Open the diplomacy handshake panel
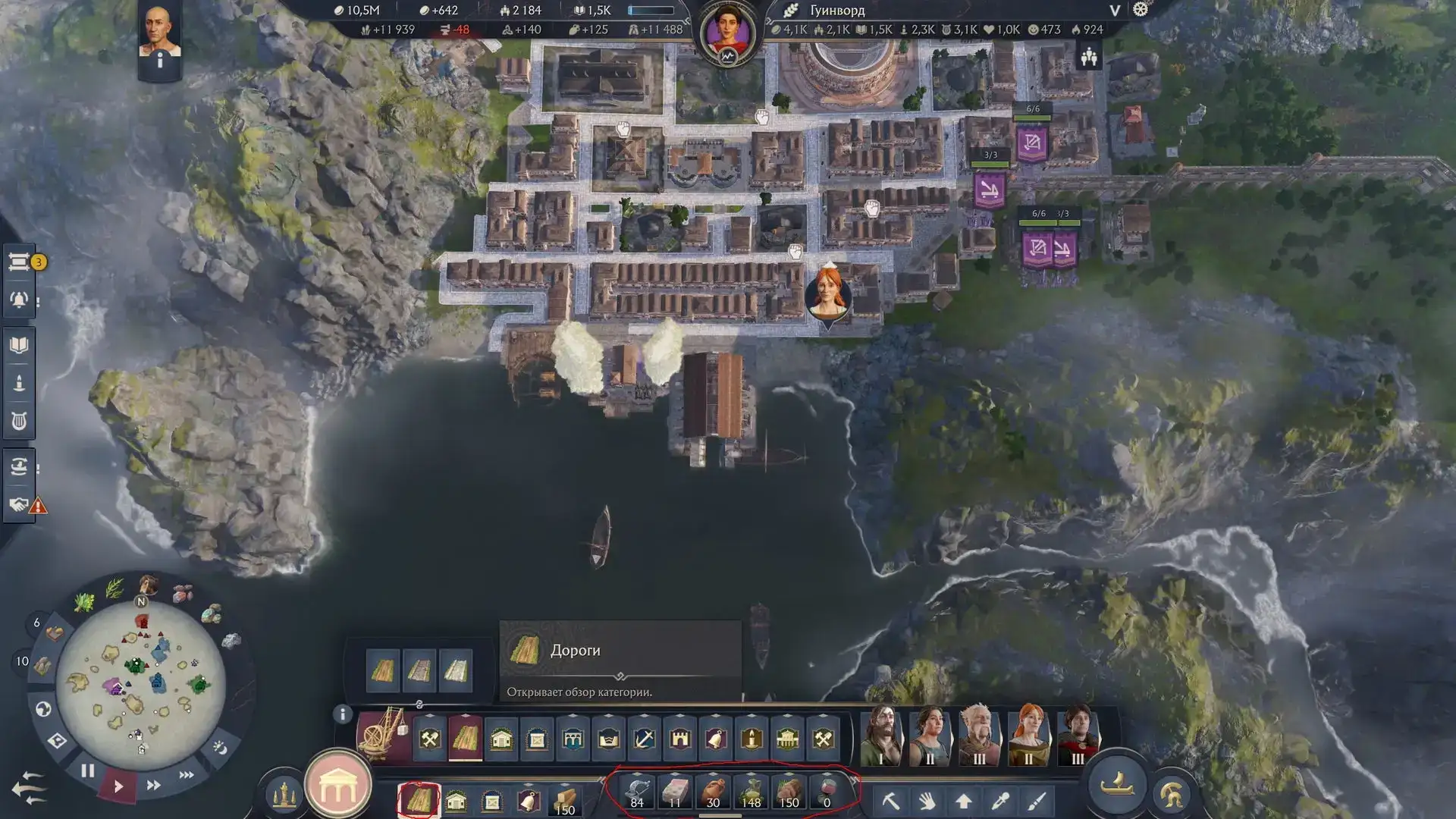Viewport: 1456px width, 819px height. tap(19, 504)
